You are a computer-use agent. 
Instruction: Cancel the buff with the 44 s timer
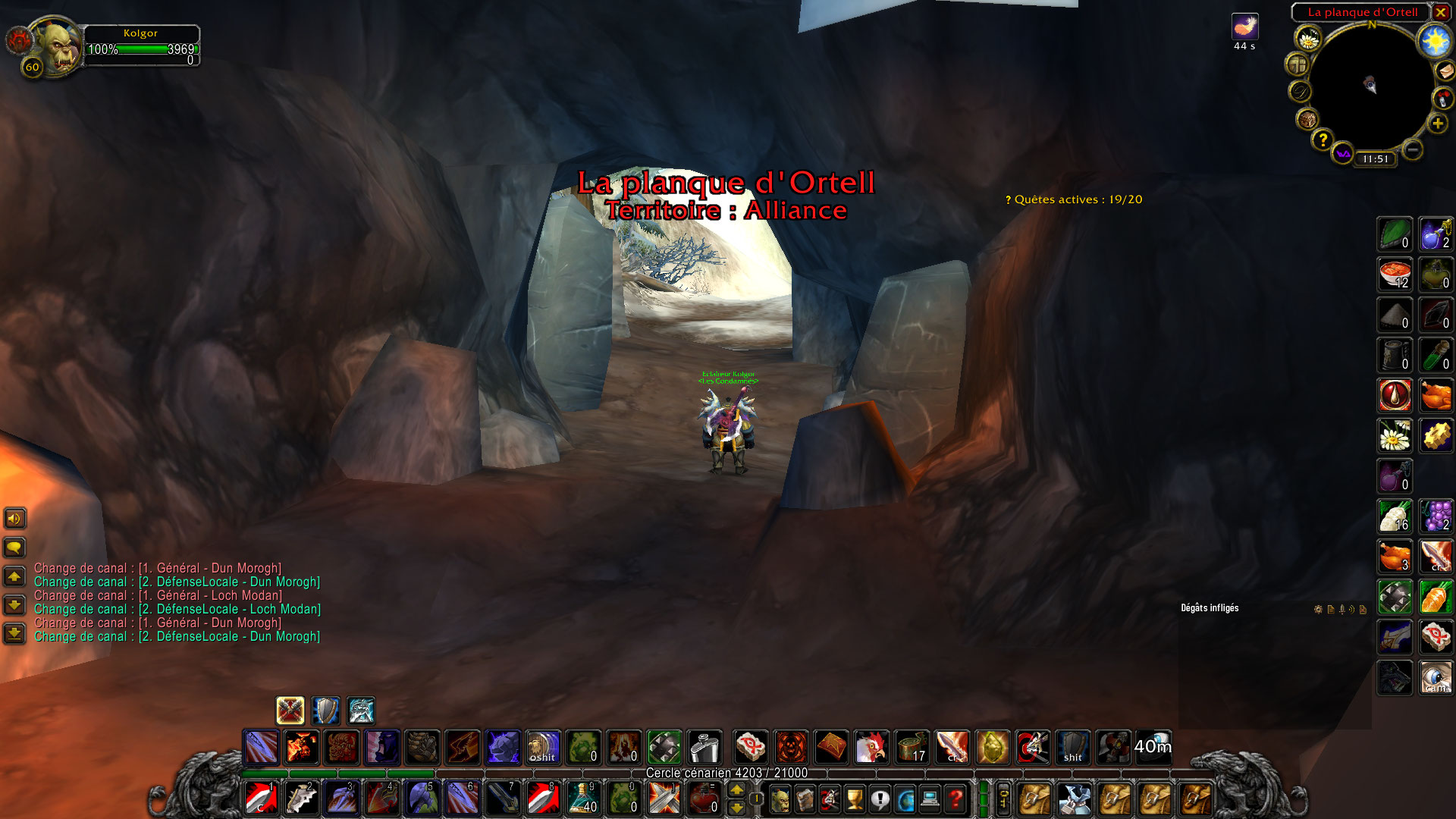point(1245,27)
